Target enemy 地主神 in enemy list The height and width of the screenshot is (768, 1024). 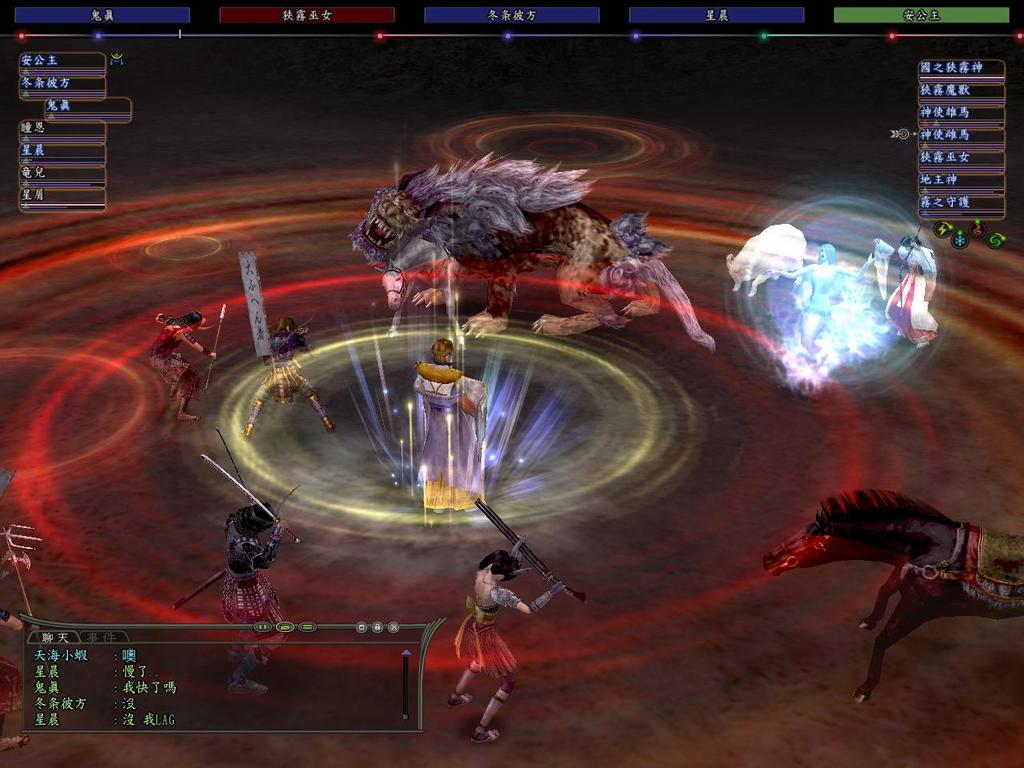click(961, 180)
